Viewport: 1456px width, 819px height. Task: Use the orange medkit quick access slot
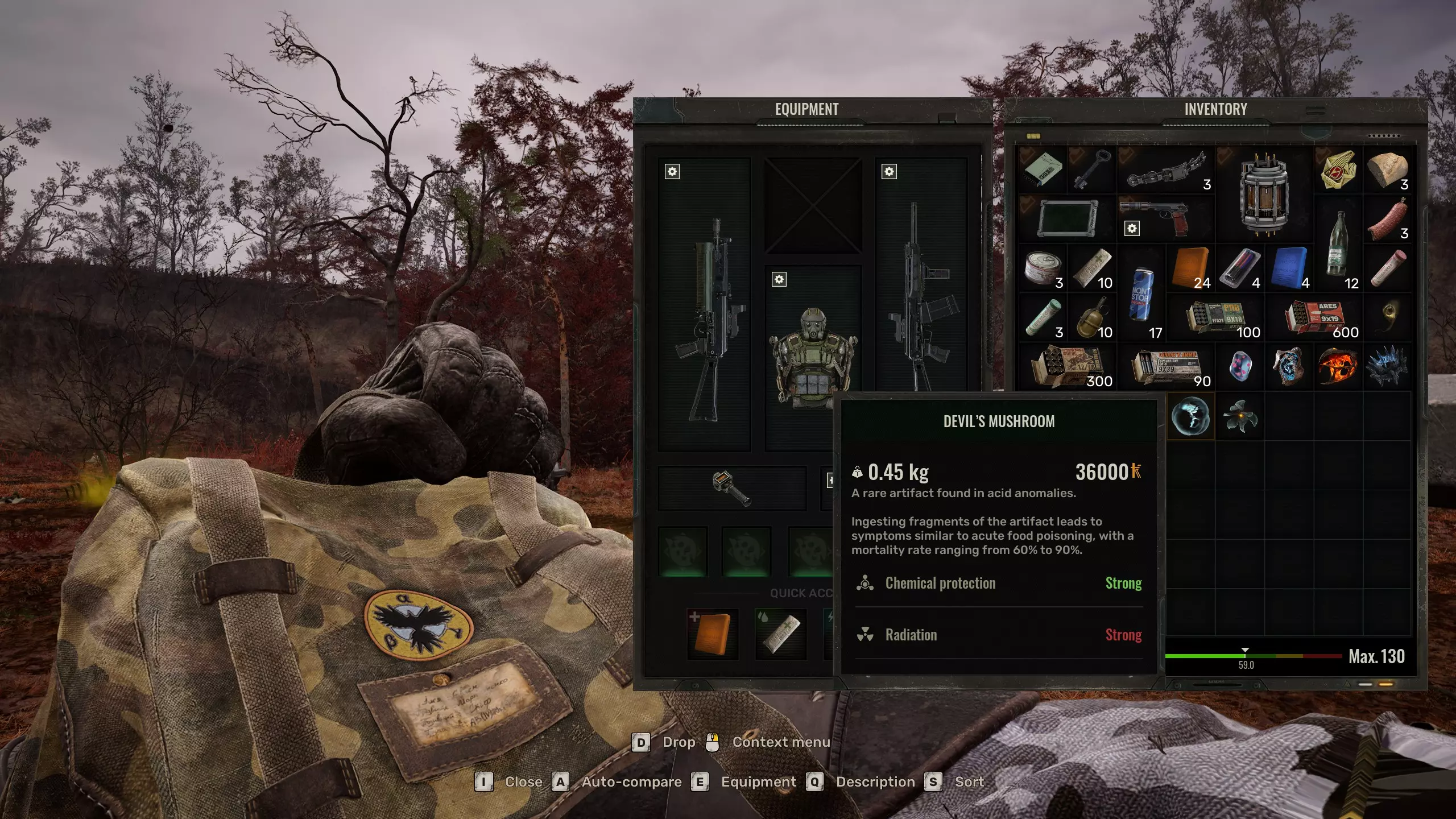tap(712, 634)
